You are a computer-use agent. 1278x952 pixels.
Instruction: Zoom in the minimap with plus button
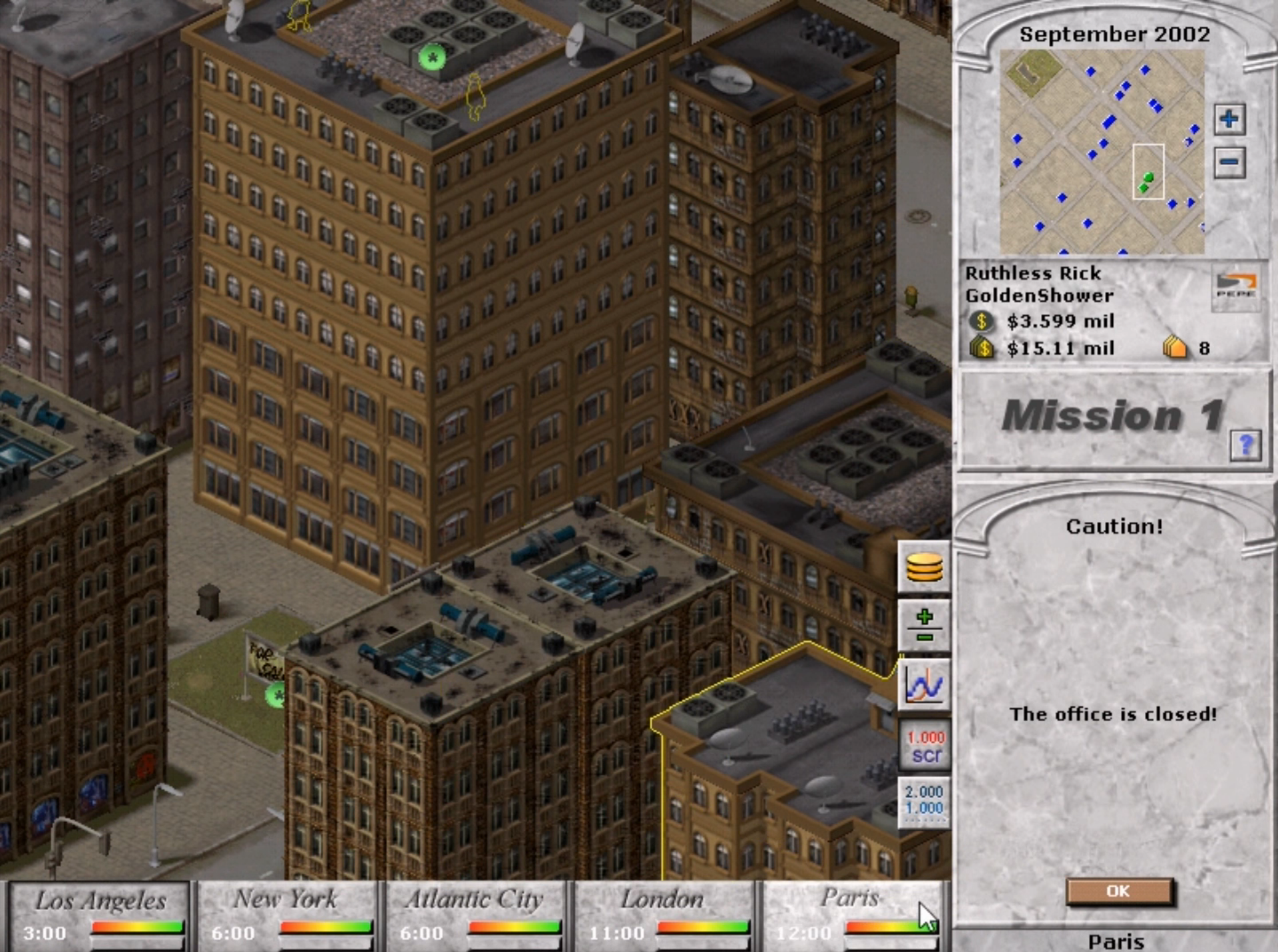pyautogui.click(x=1229, y=120)
